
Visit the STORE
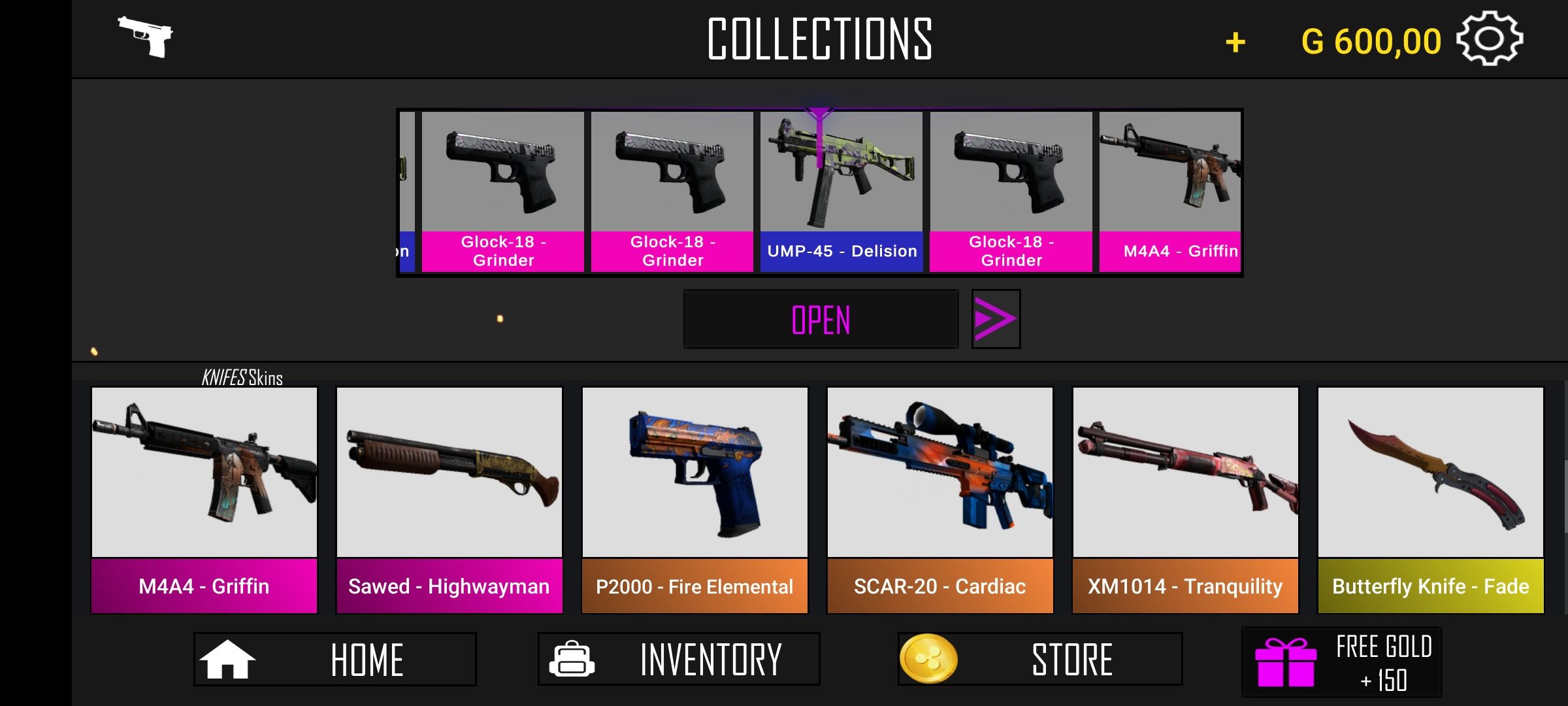coord(1039,659)
